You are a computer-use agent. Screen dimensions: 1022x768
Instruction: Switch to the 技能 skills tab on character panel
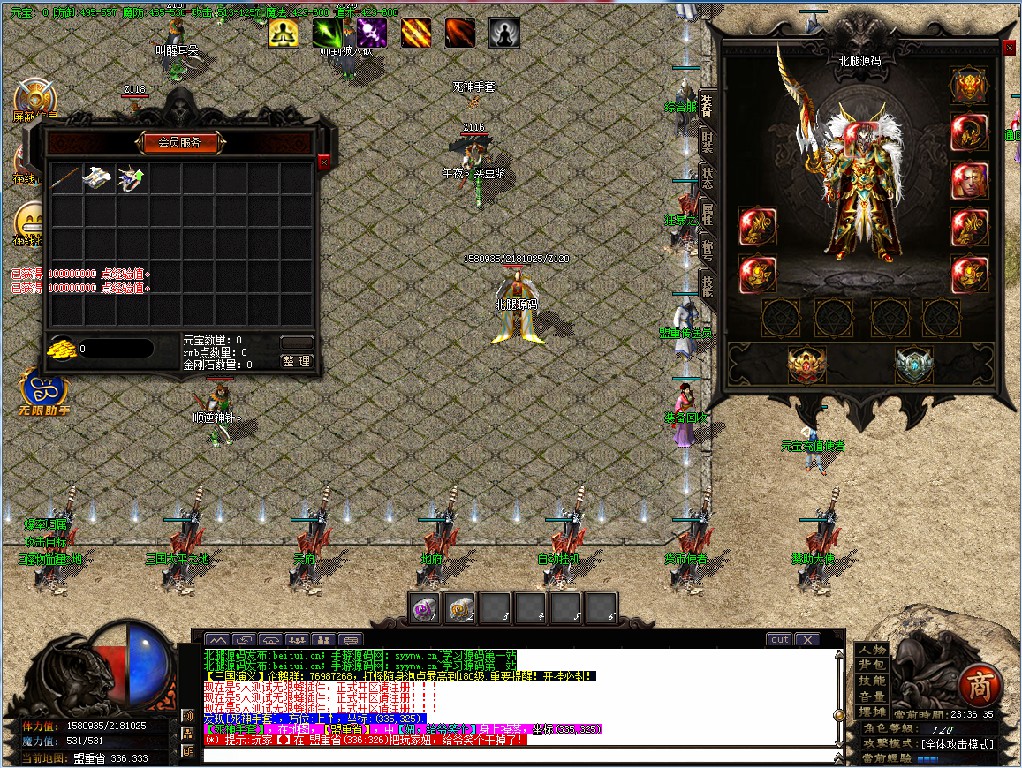707,285
